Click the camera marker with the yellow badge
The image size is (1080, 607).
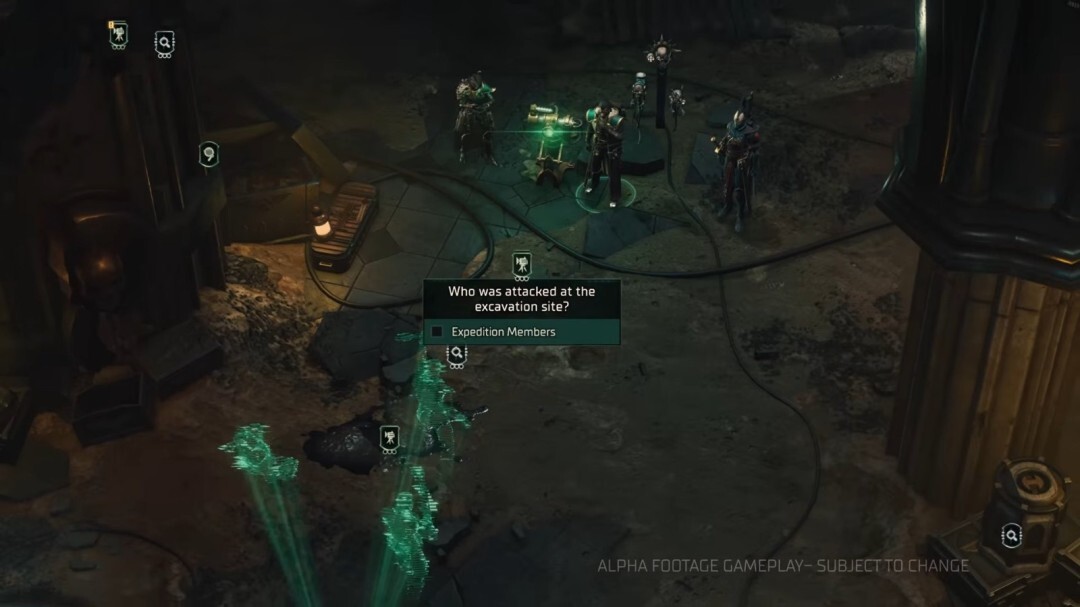pos(119,36)
